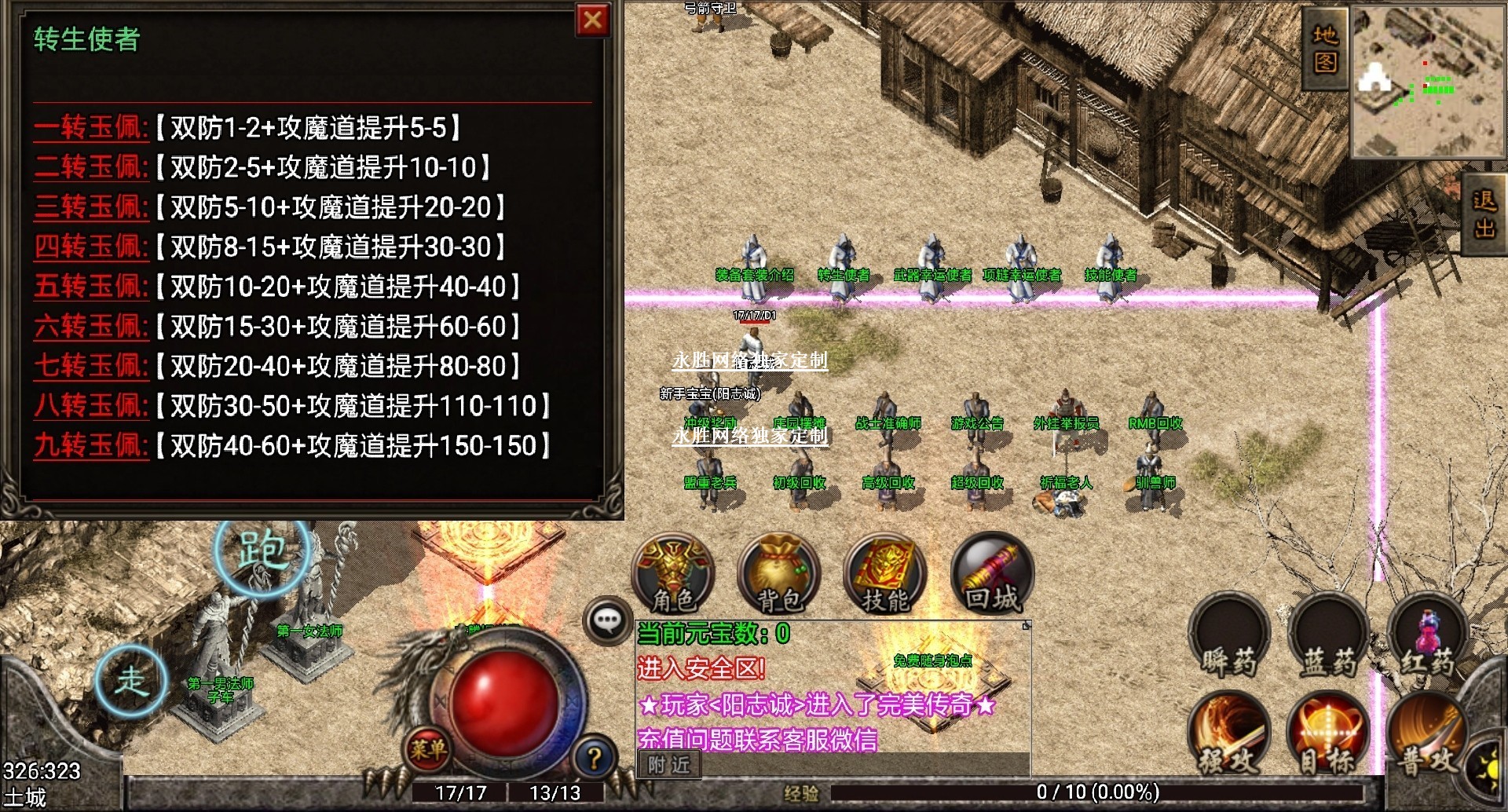The height and width of the screenshot is (812, 1508).
Task: Select the 七转玉佩 link
Action: tap(91, 366)
